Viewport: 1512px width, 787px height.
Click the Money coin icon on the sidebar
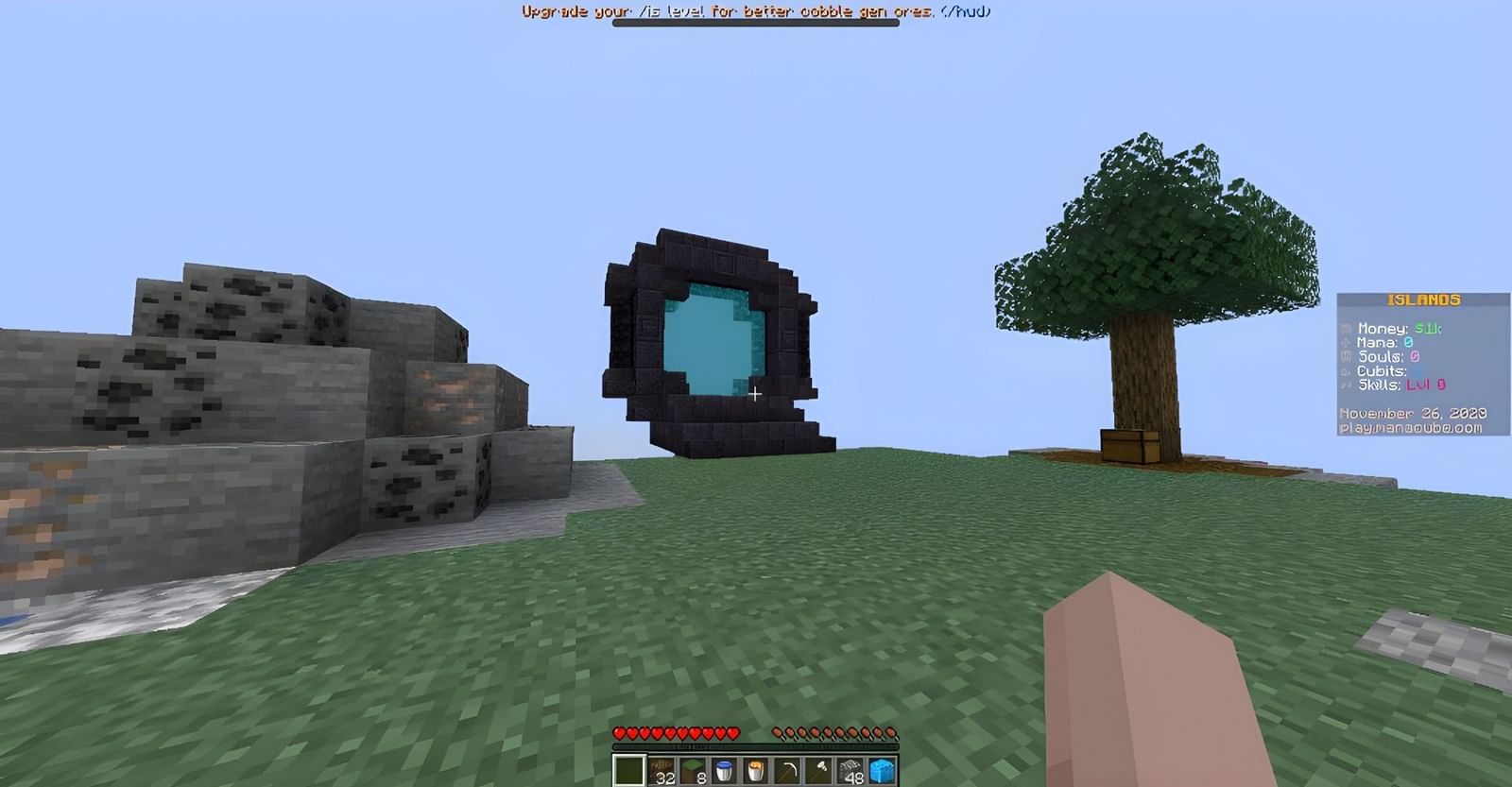click(1346, 328)
